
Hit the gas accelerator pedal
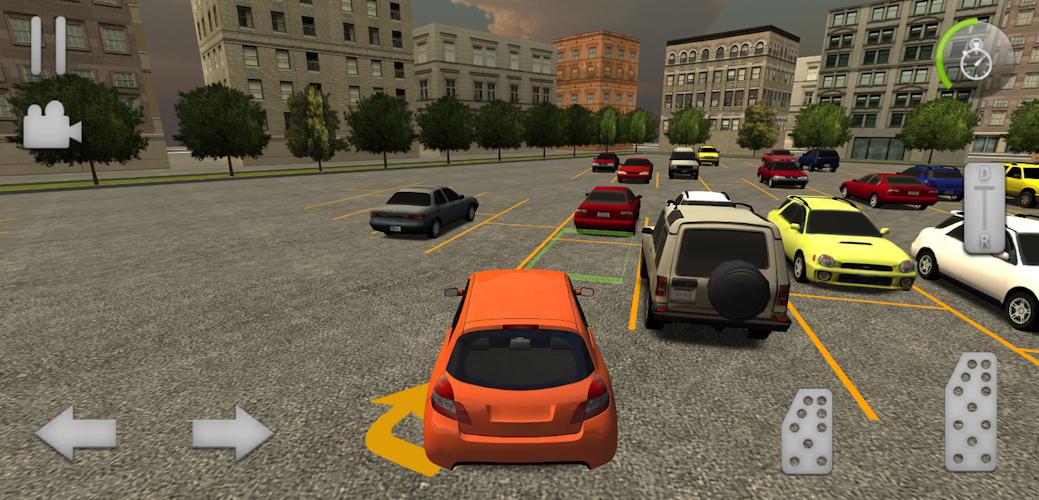point(970,412)
